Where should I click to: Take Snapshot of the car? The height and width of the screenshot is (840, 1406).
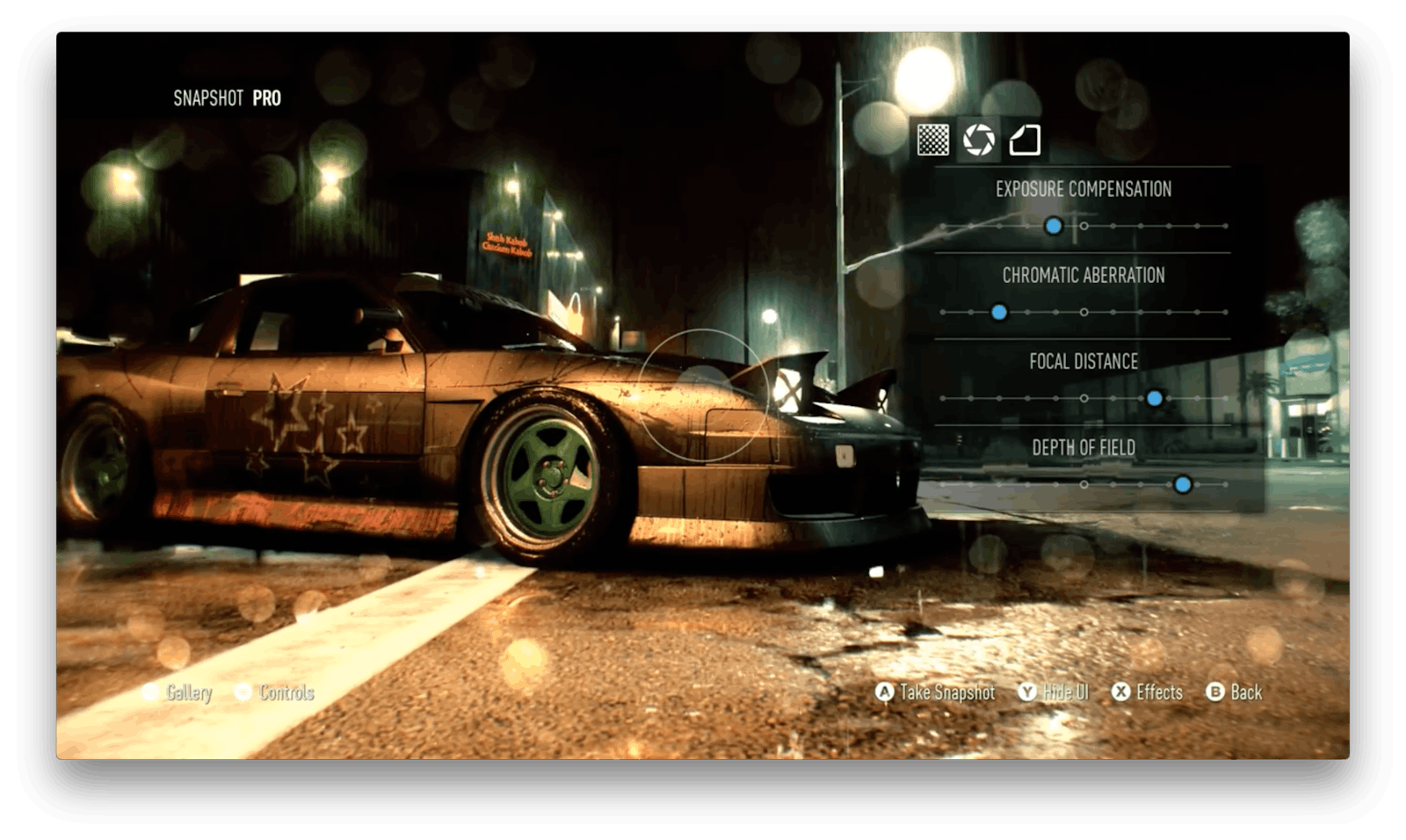coord(937,692)
